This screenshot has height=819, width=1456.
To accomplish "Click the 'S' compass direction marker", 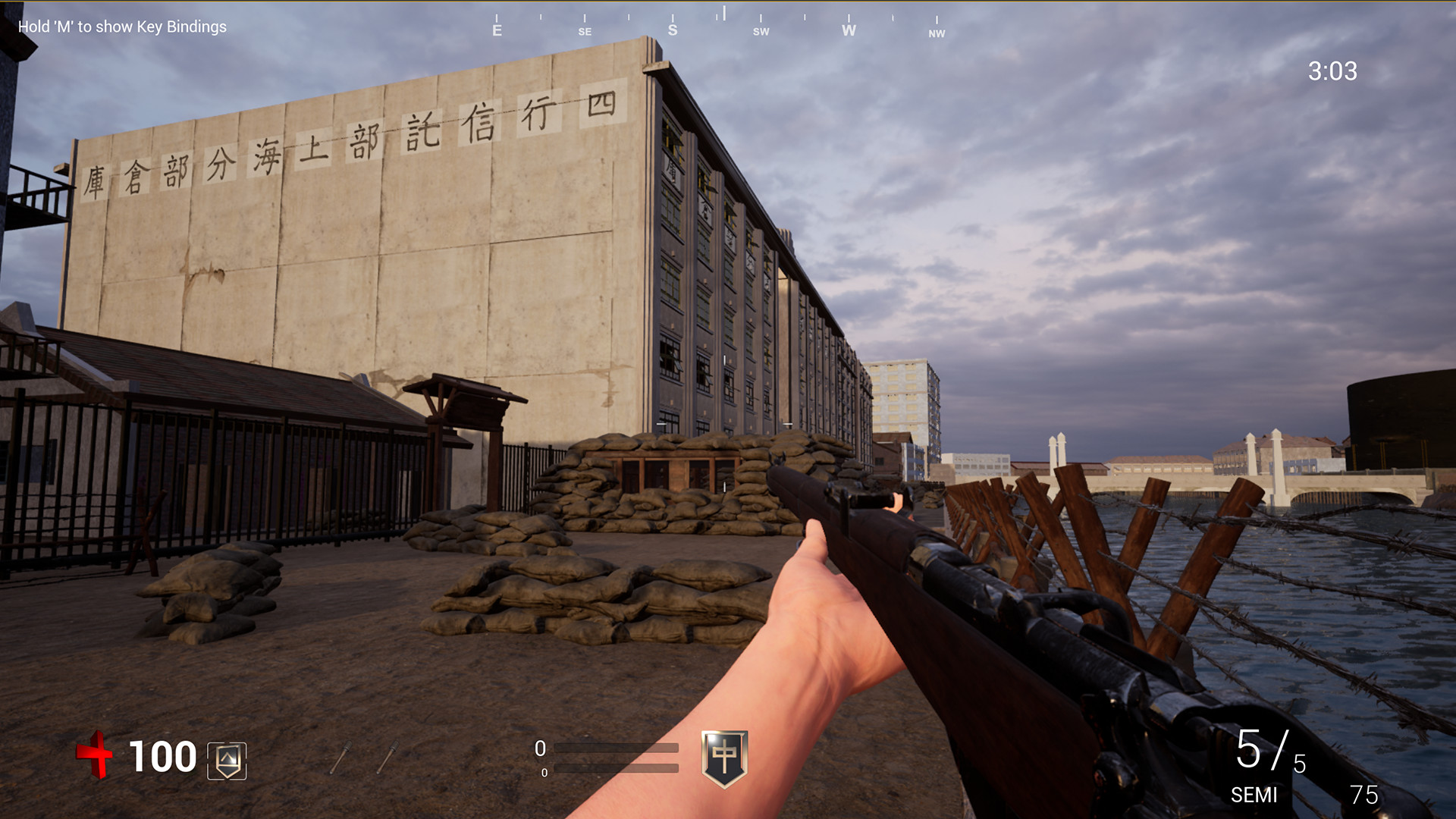I will point(672,29).
